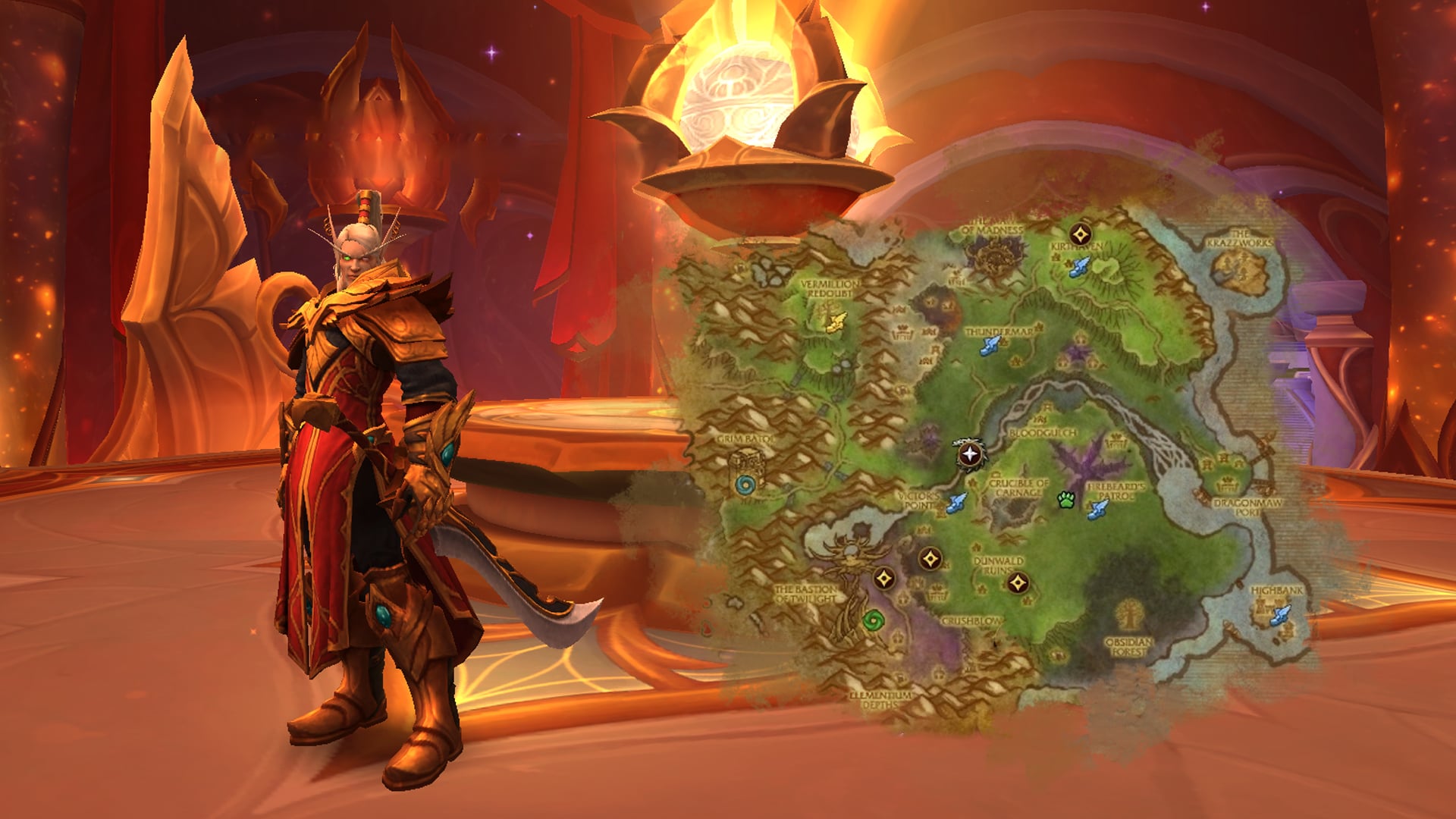Screen dimensions: 1456x819
Task: Click the gold diamond marker above Kirthaven
Action: pos(1081,234)
